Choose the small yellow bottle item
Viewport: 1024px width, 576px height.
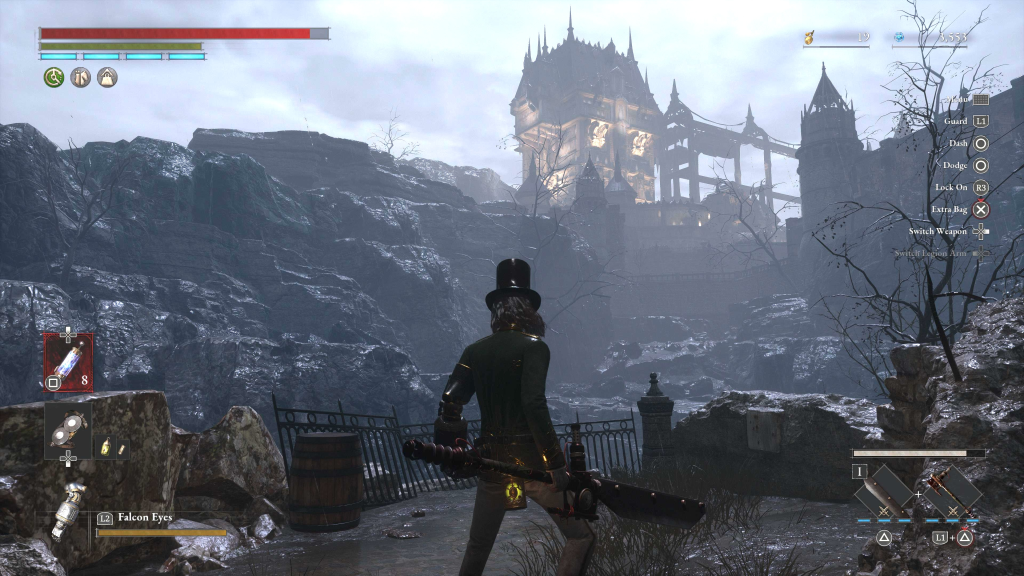tap(106, 446)
